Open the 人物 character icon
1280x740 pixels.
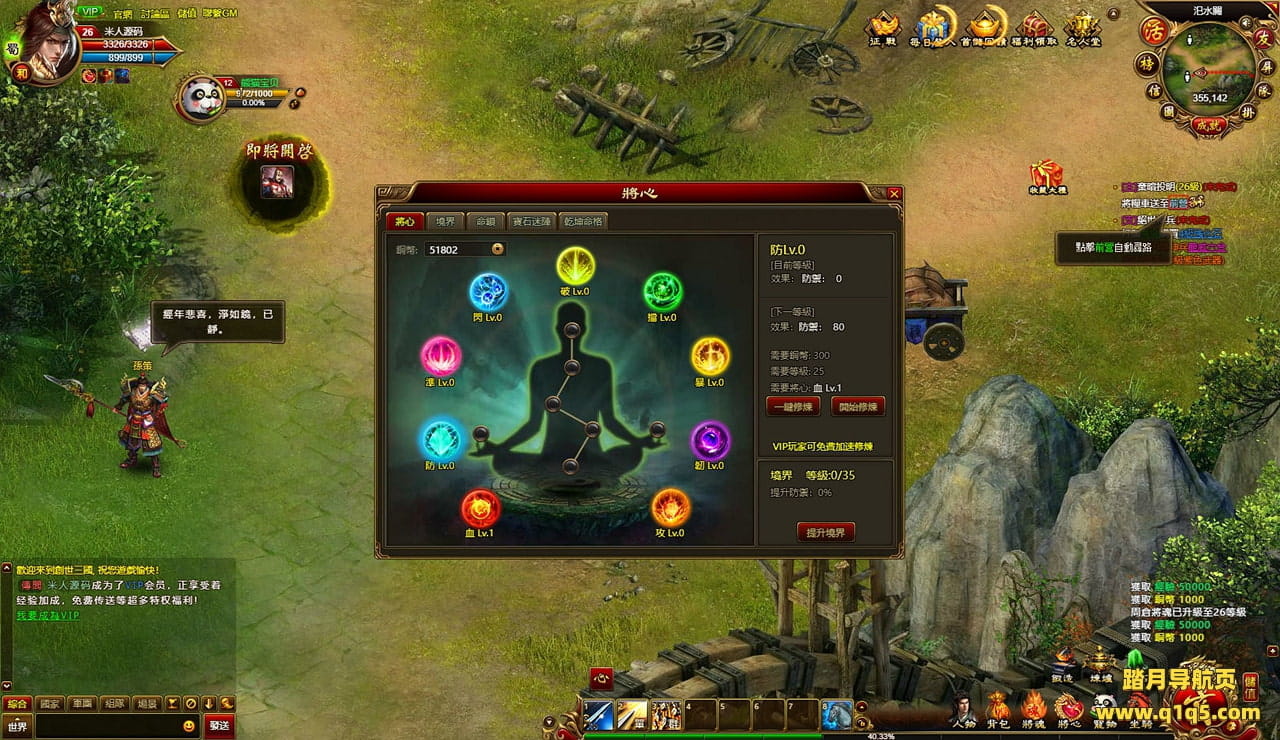tap(963, 706)
